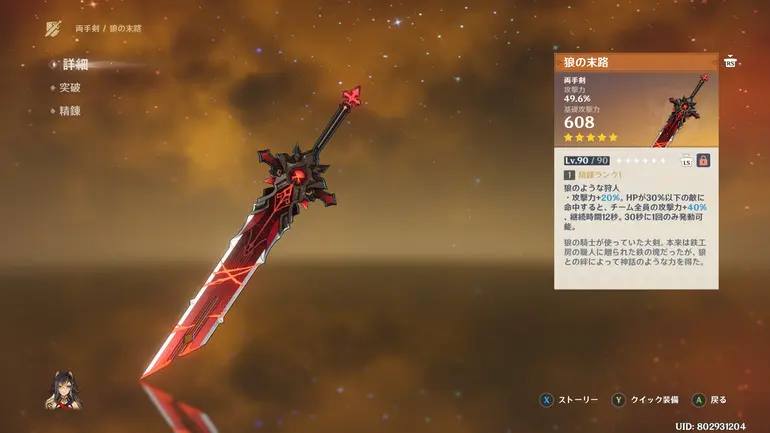
Task: Choose クイック装備 quick equip
Action: click(646, 400)
